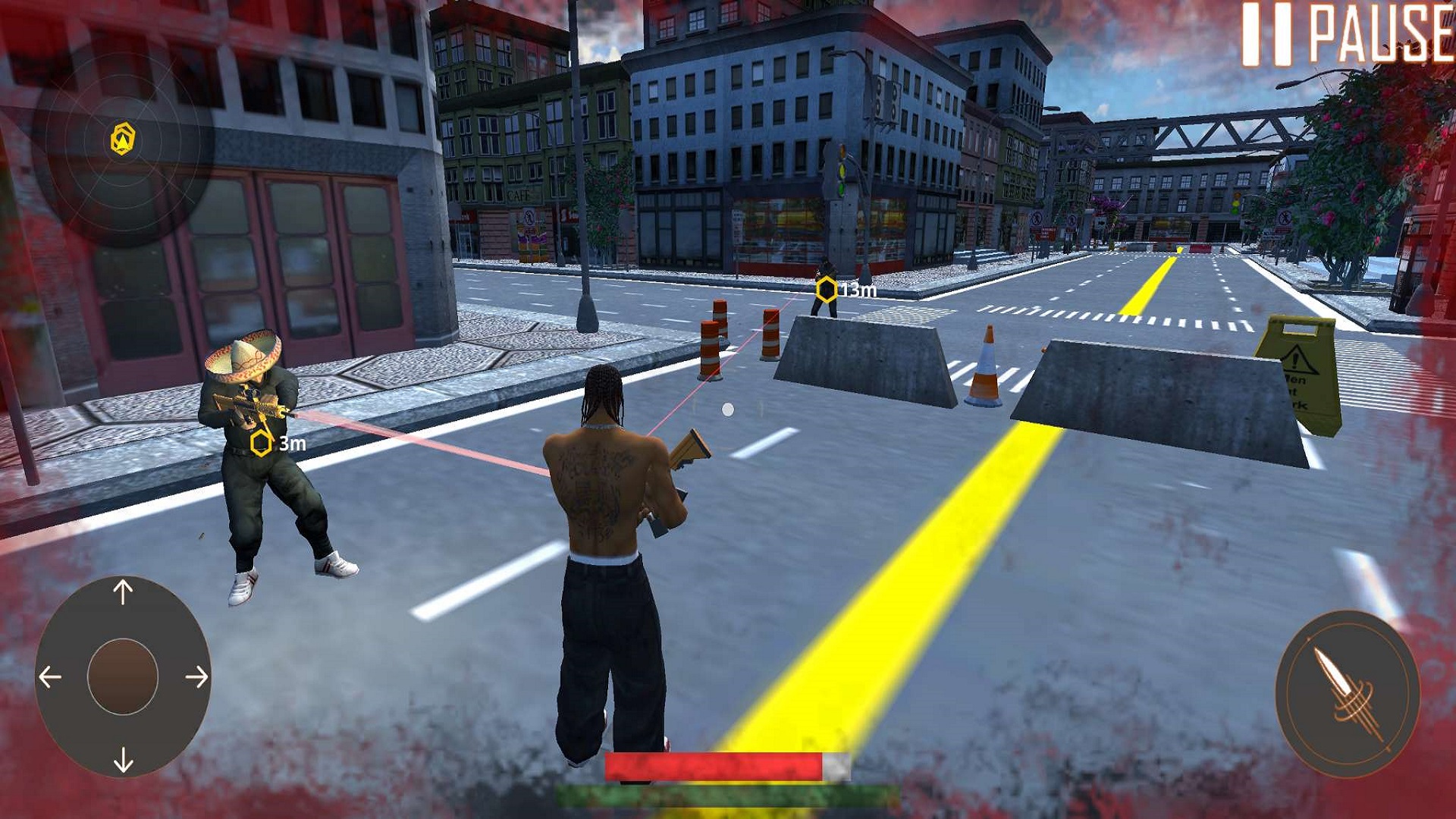Viewport: 1456px width, 819px height.
Task: Tap the 13m enemy hexagon marker
Action: [x=827, y=288]
